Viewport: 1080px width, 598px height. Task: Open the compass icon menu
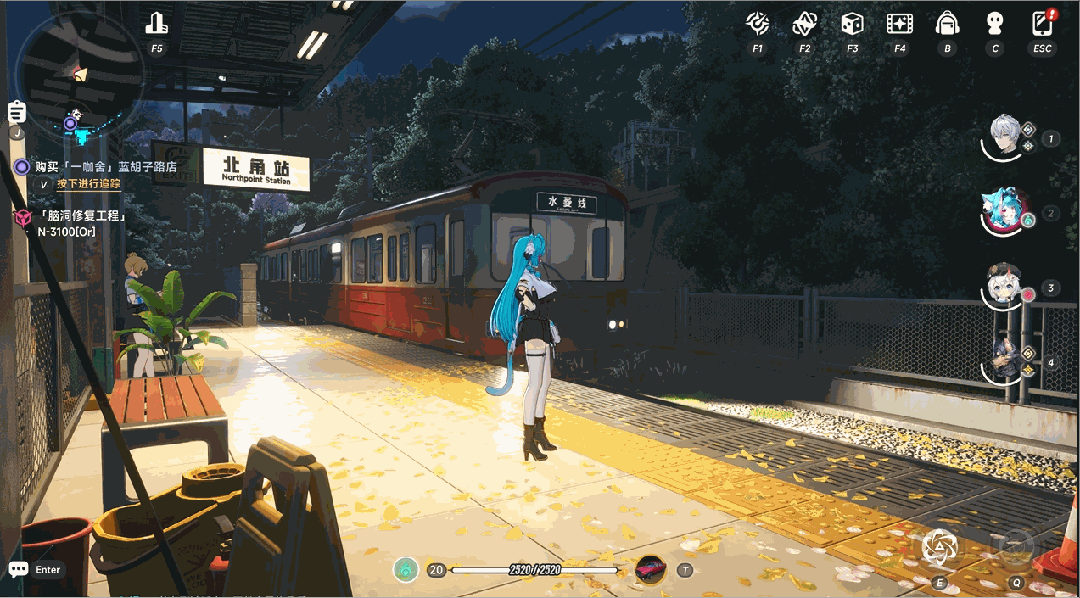point(758,23)
